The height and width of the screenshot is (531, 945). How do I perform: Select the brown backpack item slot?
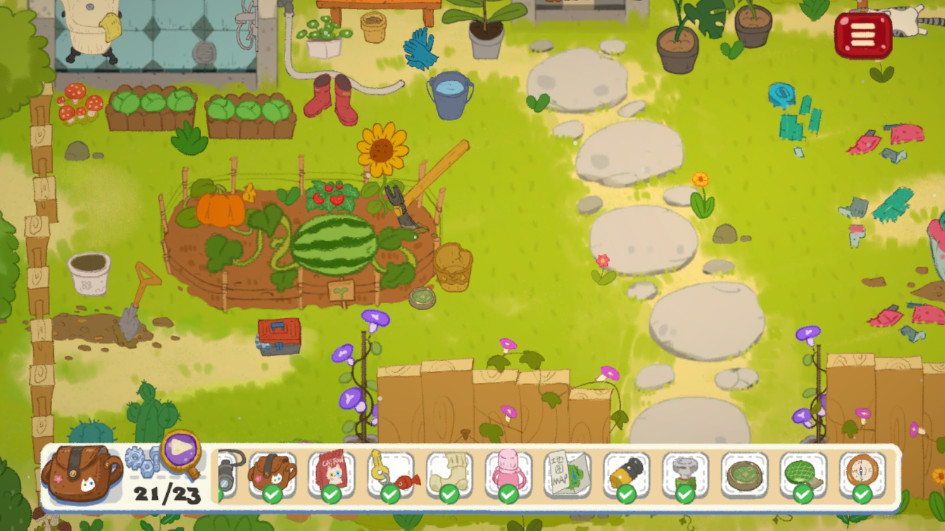coord(272,473)
